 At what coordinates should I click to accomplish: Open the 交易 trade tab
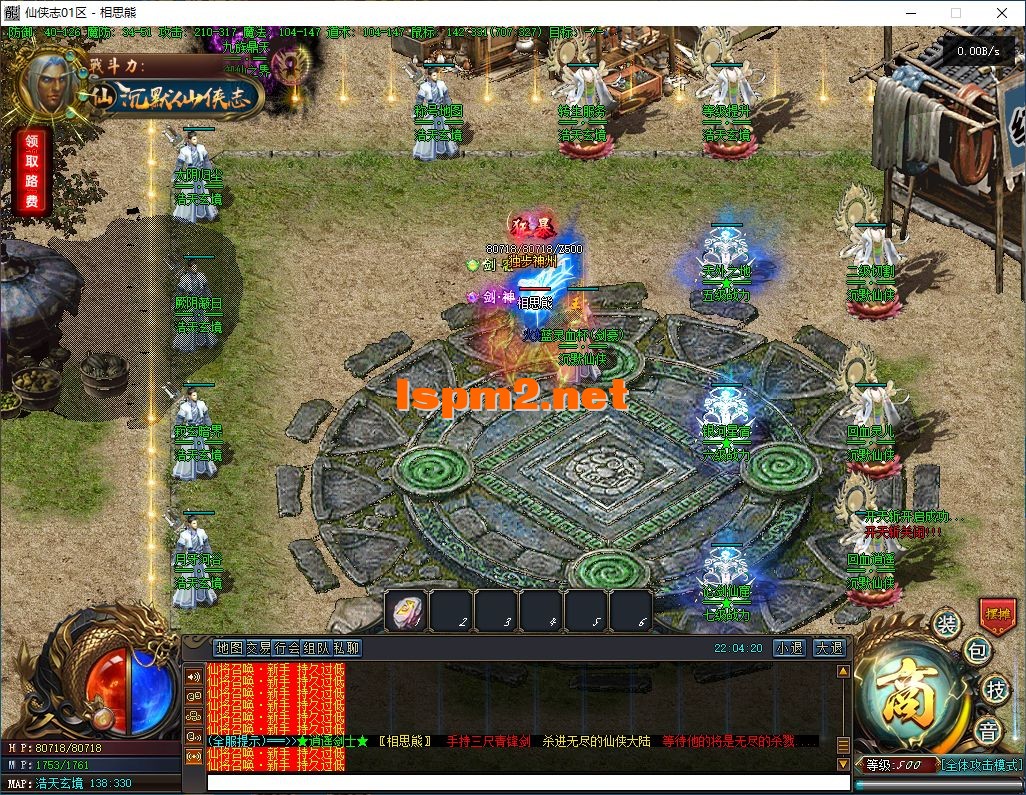coord(258,648)
